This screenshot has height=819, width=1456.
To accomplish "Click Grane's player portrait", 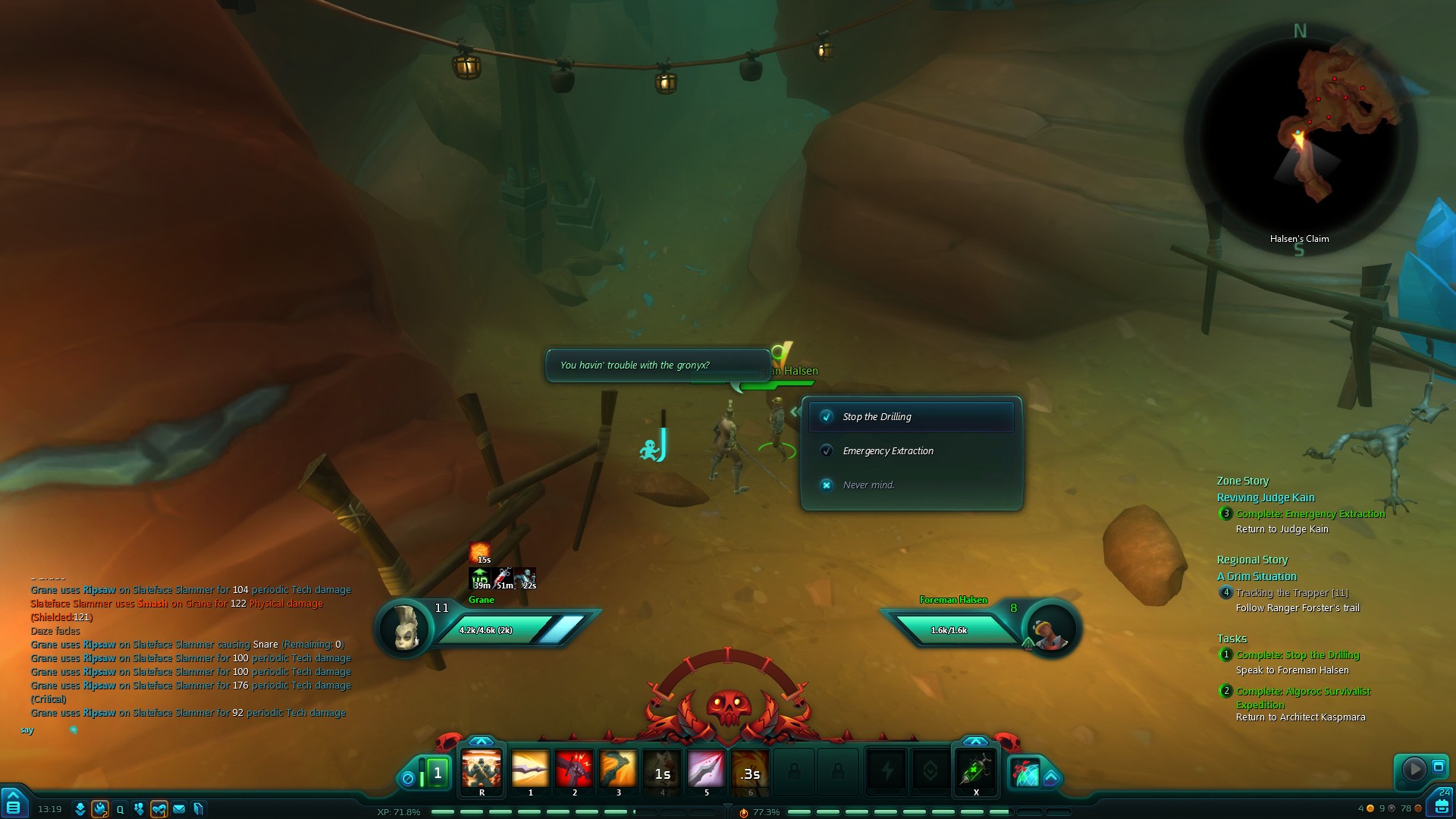I will click(x=406, y=628).
